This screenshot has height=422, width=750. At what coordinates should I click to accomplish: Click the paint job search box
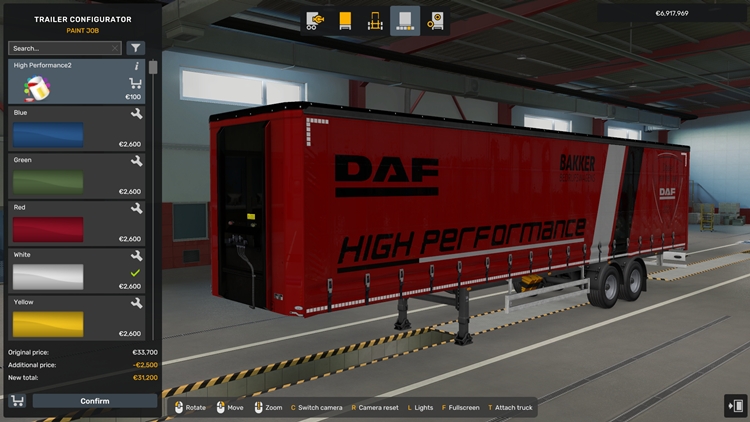tap(60, 48)
